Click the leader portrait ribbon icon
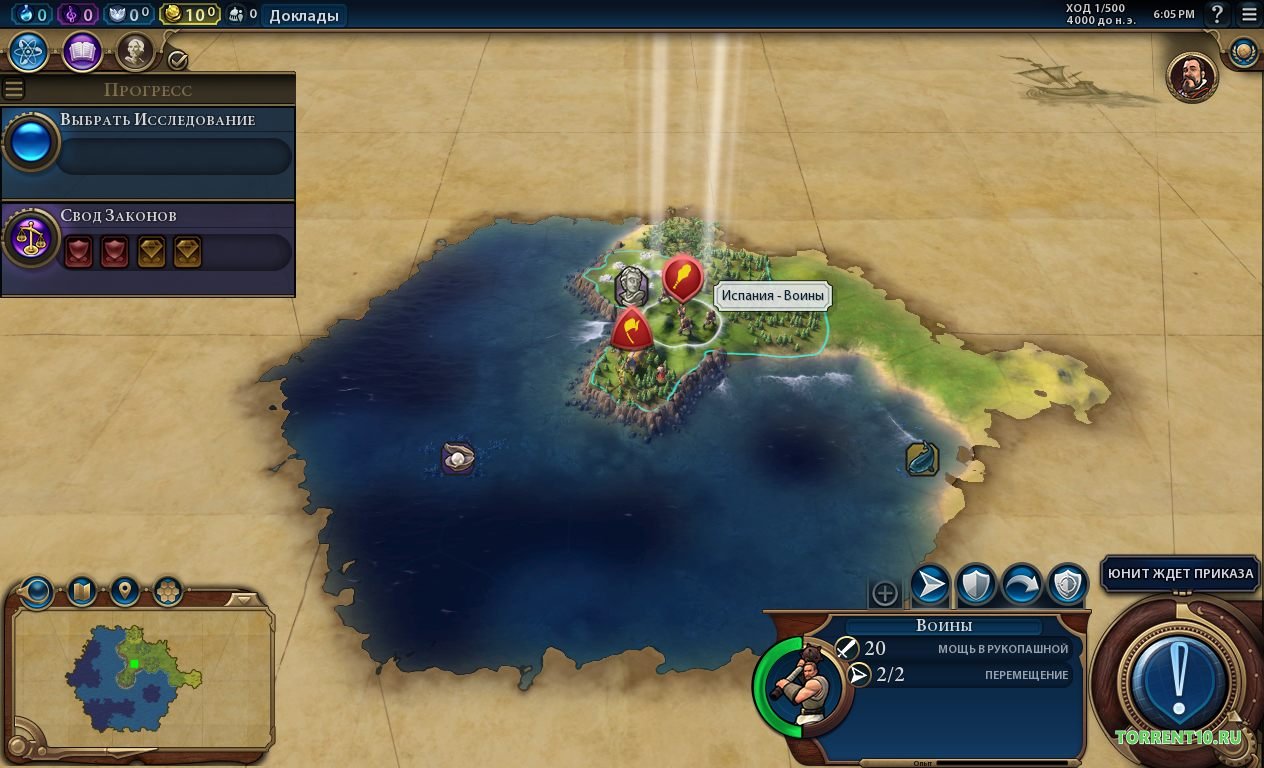Screen dimensions: 1264x768 (1192, 76)
